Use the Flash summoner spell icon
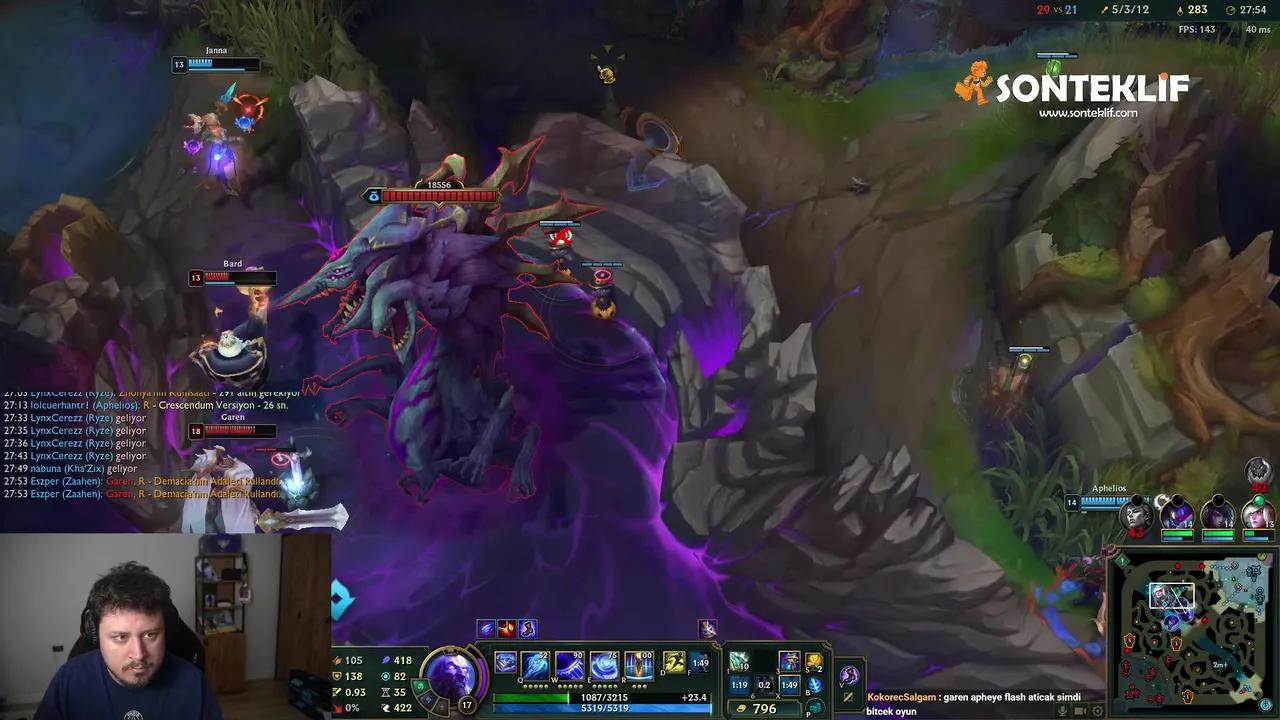1280x720 pixels. pos(700,662)
